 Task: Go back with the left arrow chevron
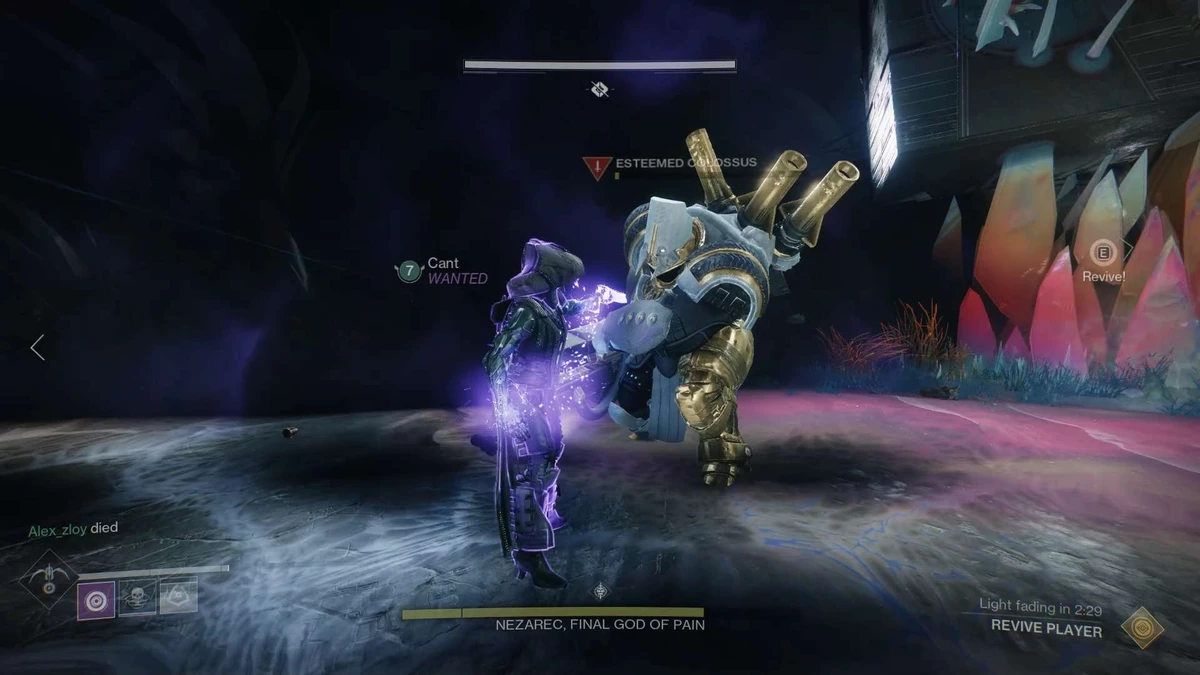pyautogui.click(x=37, y=347)
